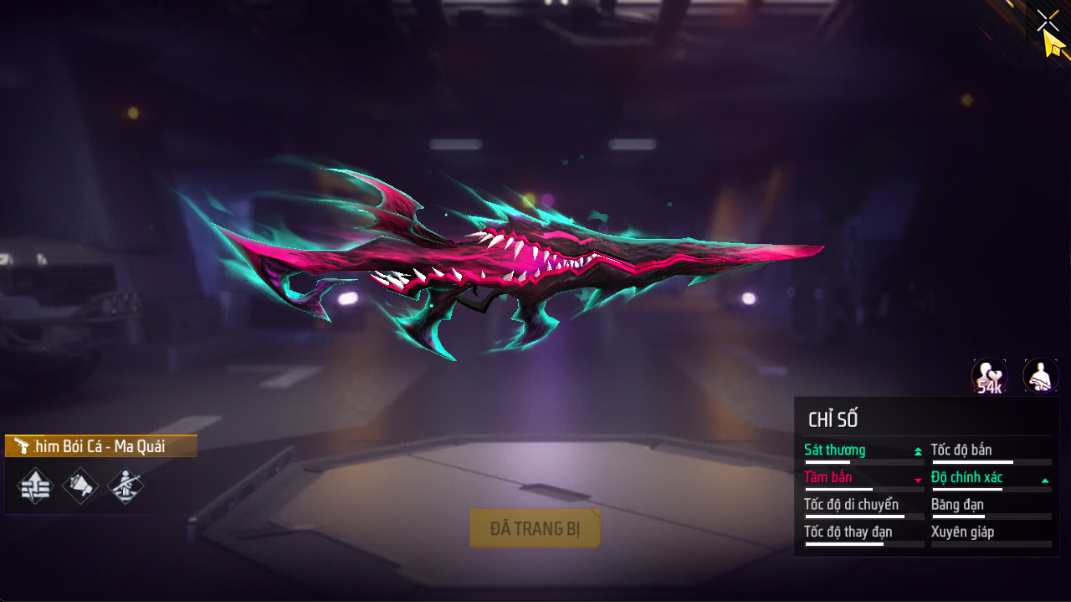Click the ĐÃ TRANG BỊ button
The width and height of the screenshot is (1071, 602).
tap(535, 528)
